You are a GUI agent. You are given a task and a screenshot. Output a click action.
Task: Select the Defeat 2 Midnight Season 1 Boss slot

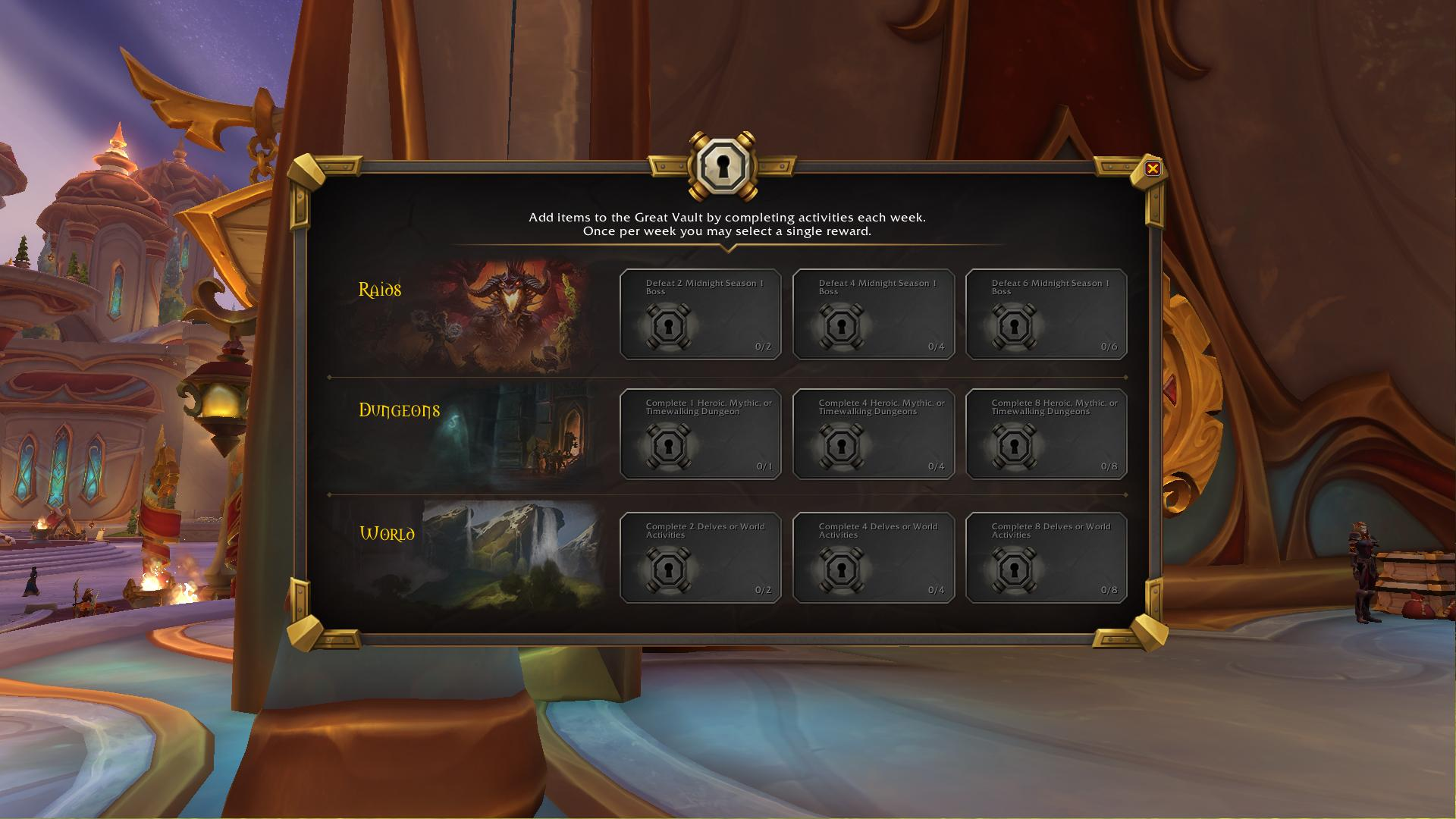[x=700, y=314]
